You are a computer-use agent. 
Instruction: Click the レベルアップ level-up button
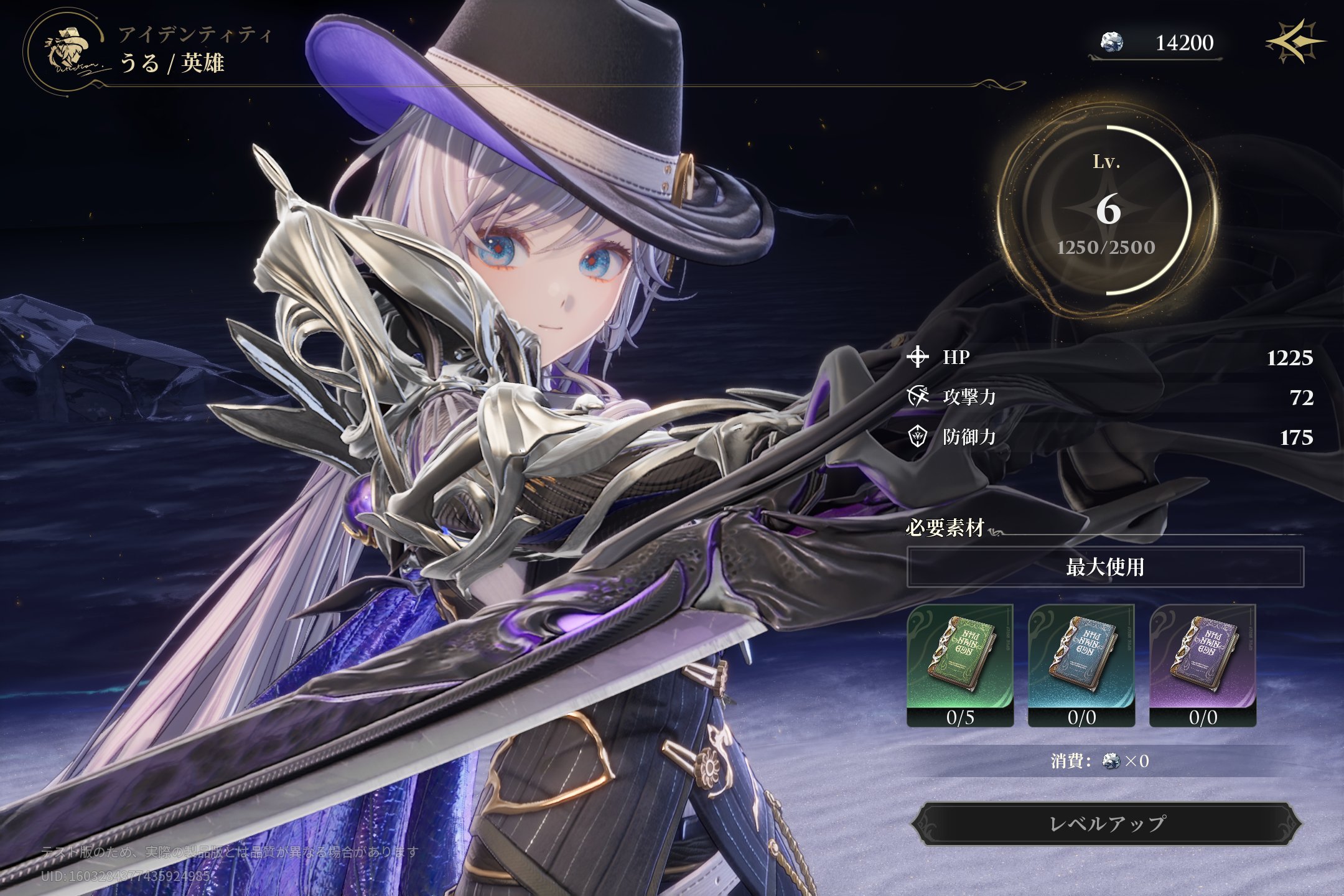[1106, 824]
